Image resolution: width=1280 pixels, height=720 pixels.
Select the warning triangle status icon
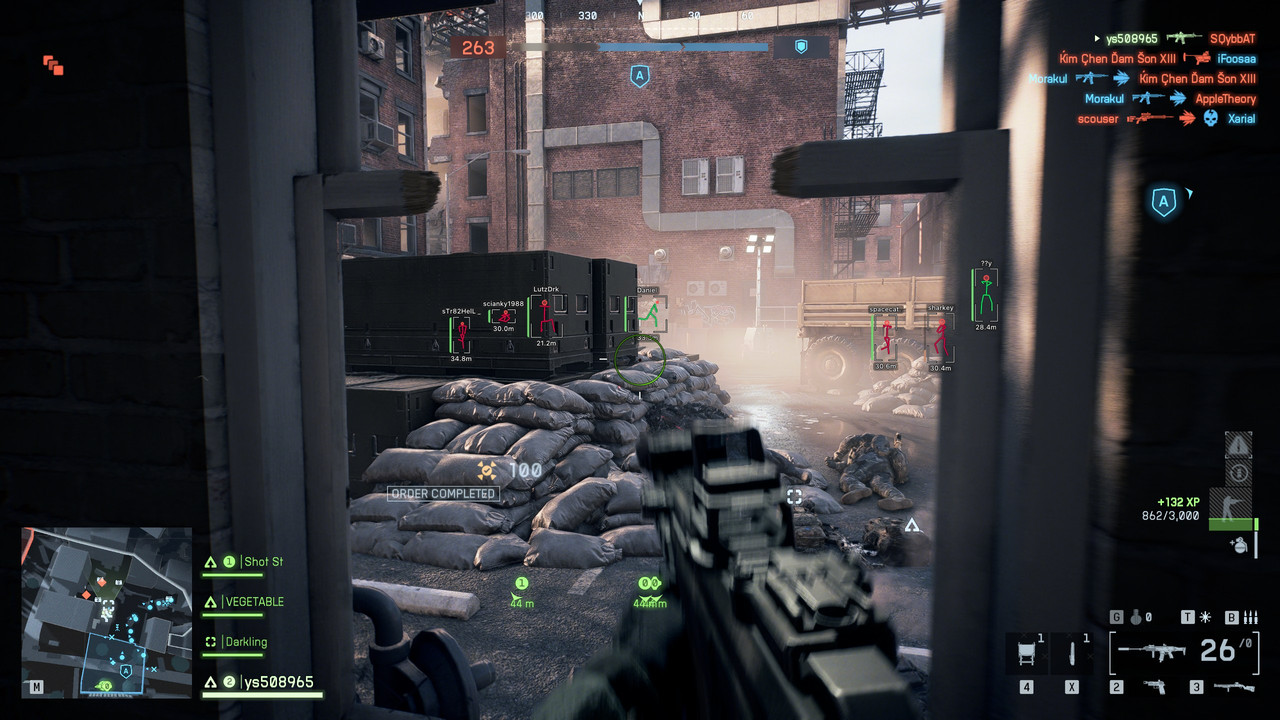click(1238, 445)
